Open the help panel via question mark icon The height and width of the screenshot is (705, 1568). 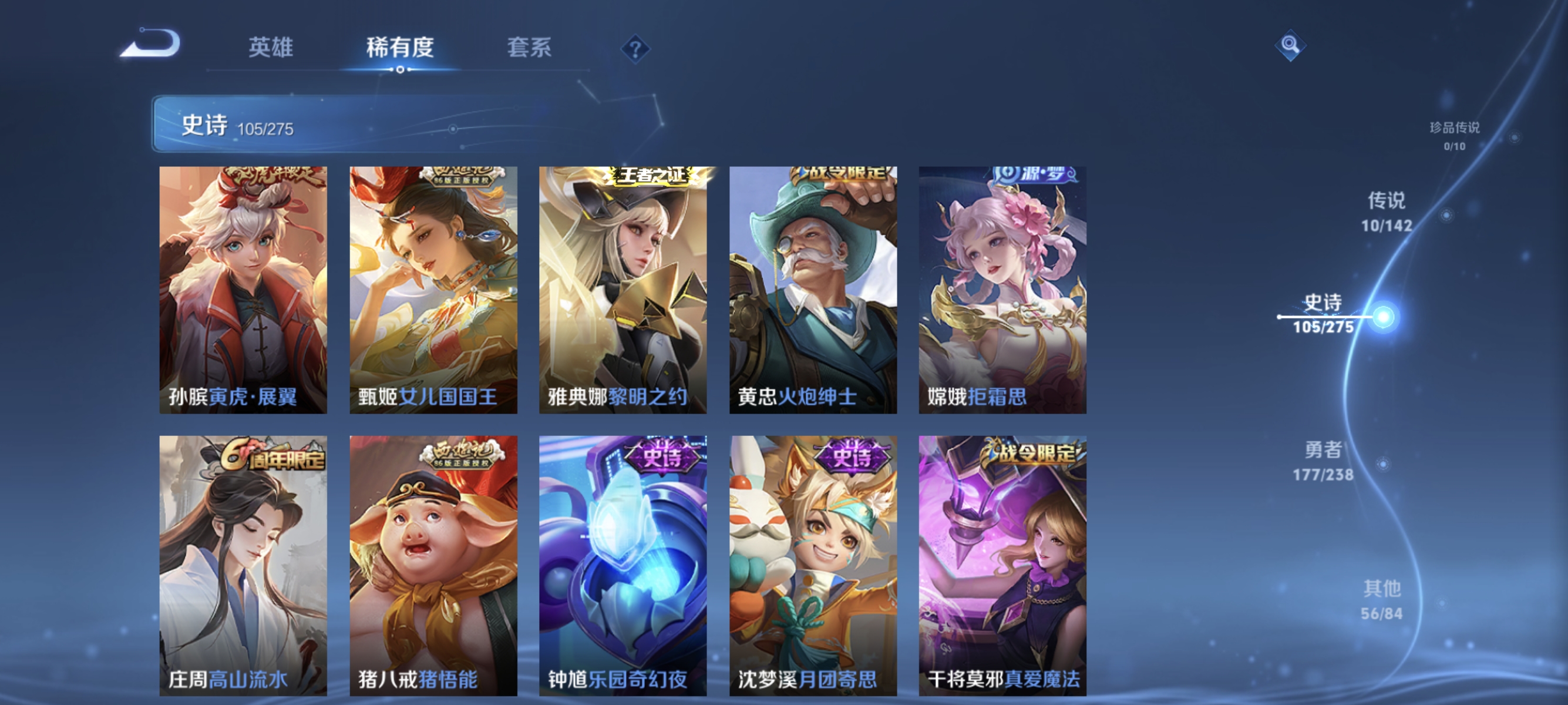(633, 48)
